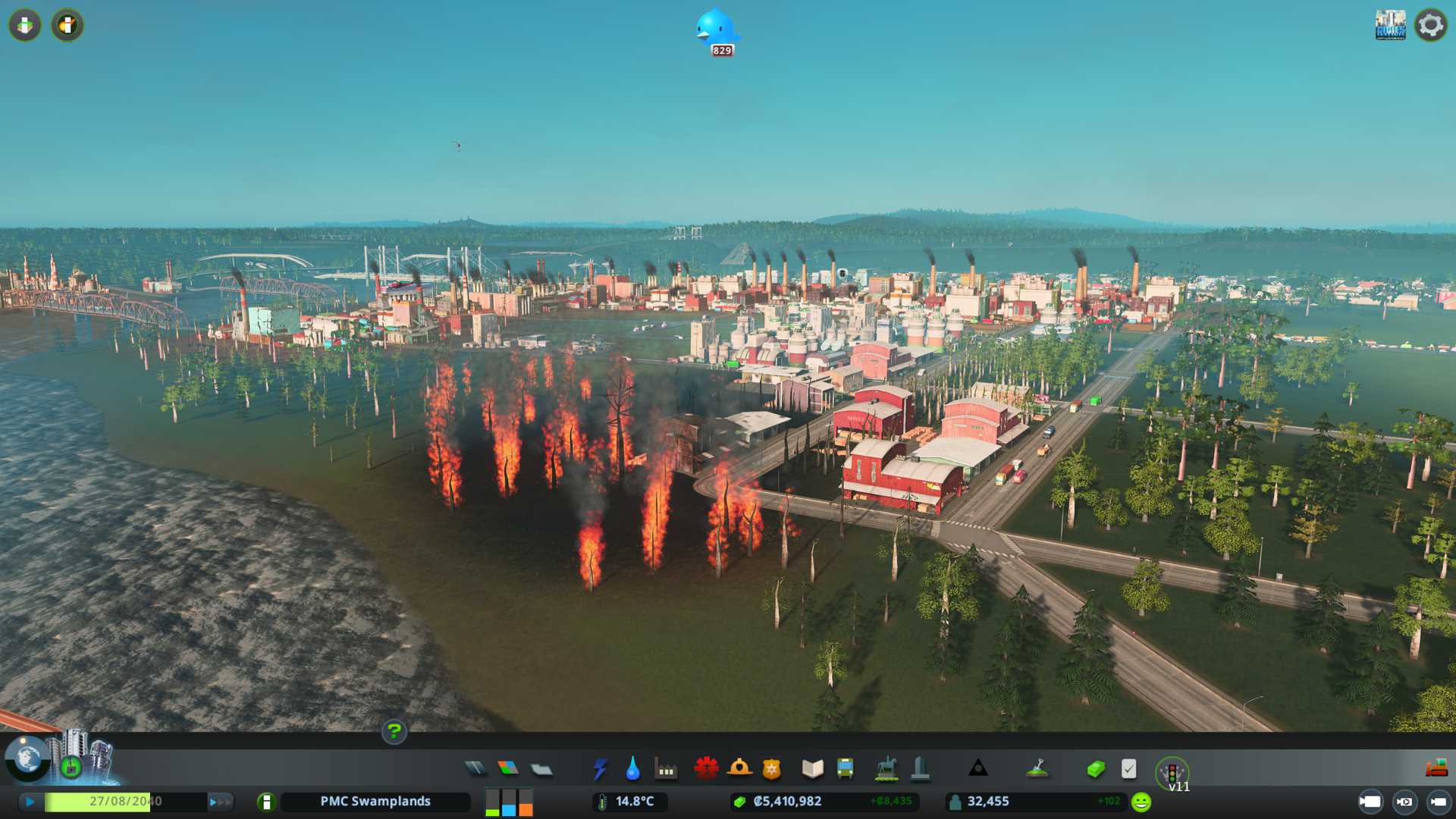Open the traffic light mod tool

tap(1172, 772)
